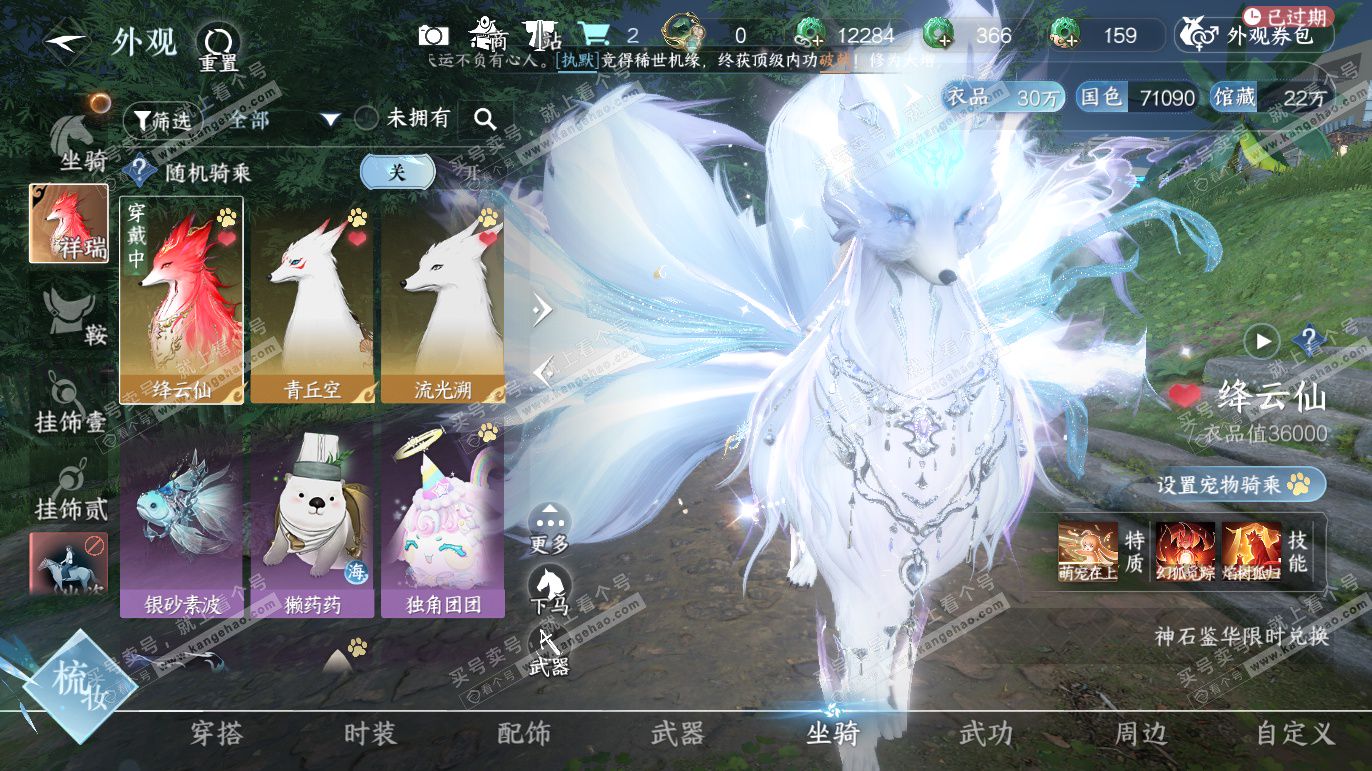Open the 武器 bottom tab
The width and height of the screenshot is (1372, 771).
click(x=677, y=734)
